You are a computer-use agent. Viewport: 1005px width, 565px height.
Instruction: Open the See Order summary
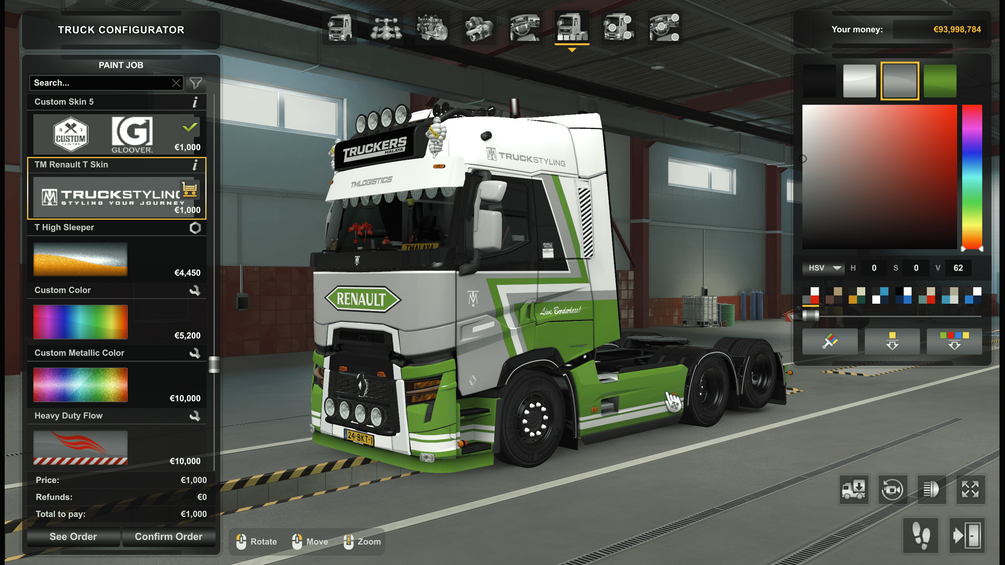point(73,537)
